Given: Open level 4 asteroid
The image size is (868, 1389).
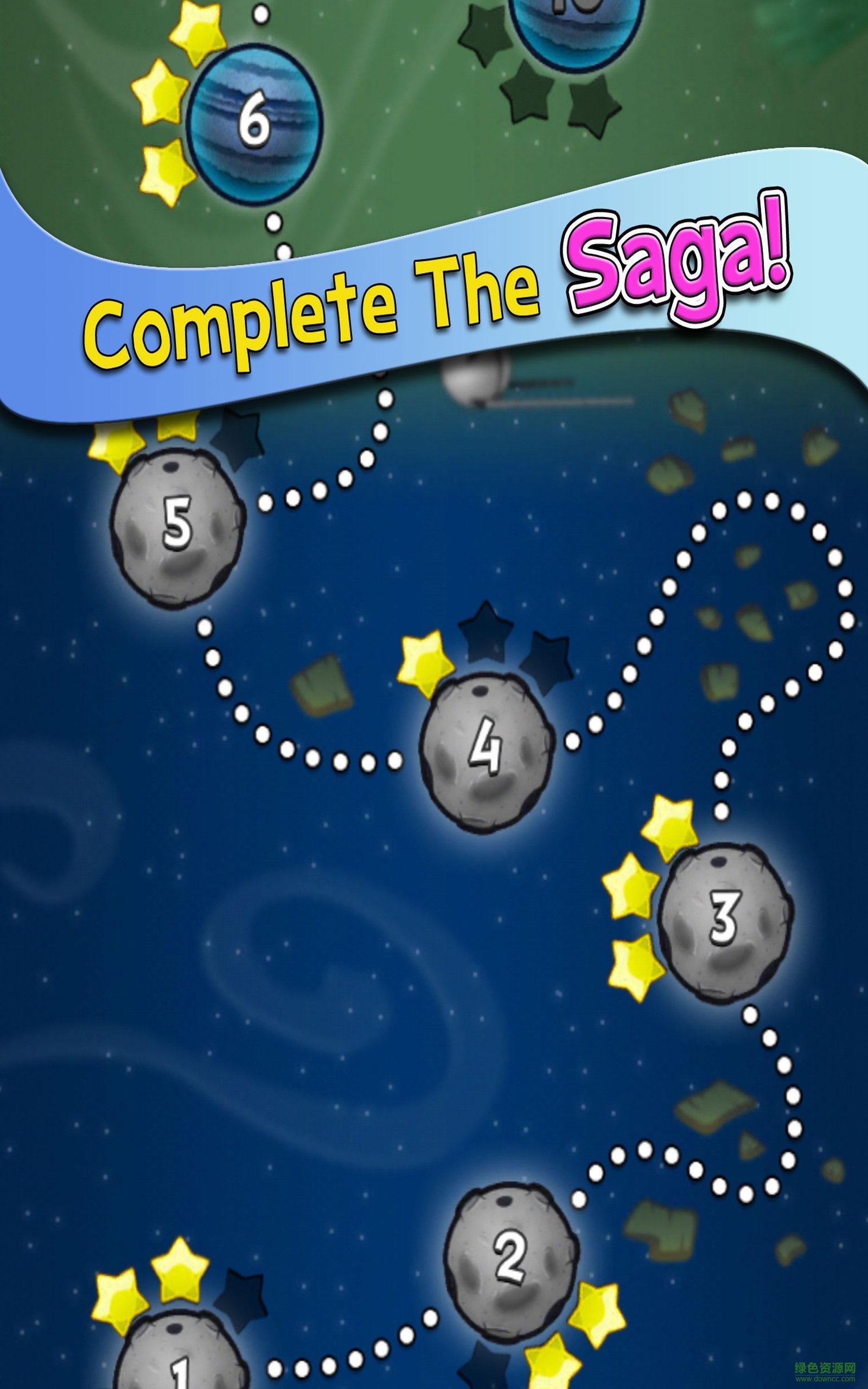Looking at the screenshot, I should click(487, 750).
